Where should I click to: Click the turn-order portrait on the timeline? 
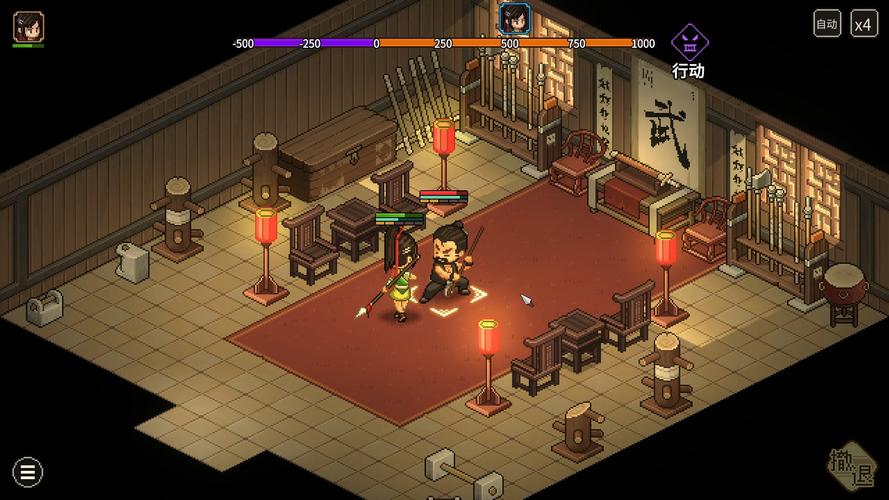[x=514, y=18]
